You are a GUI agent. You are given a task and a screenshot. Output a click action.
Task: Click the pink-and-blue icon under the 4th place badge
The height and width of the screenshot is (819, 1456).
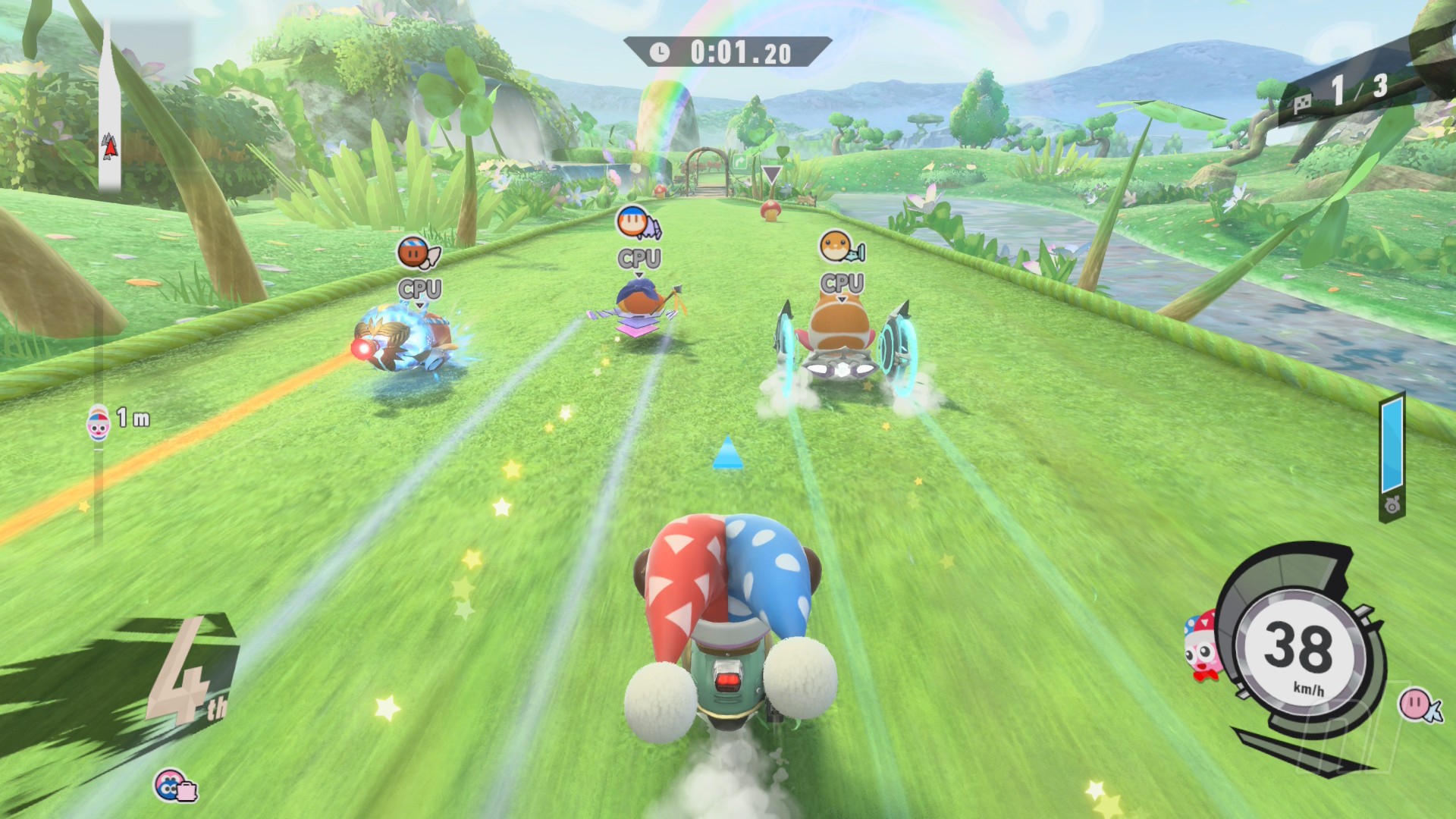(175, 786)
